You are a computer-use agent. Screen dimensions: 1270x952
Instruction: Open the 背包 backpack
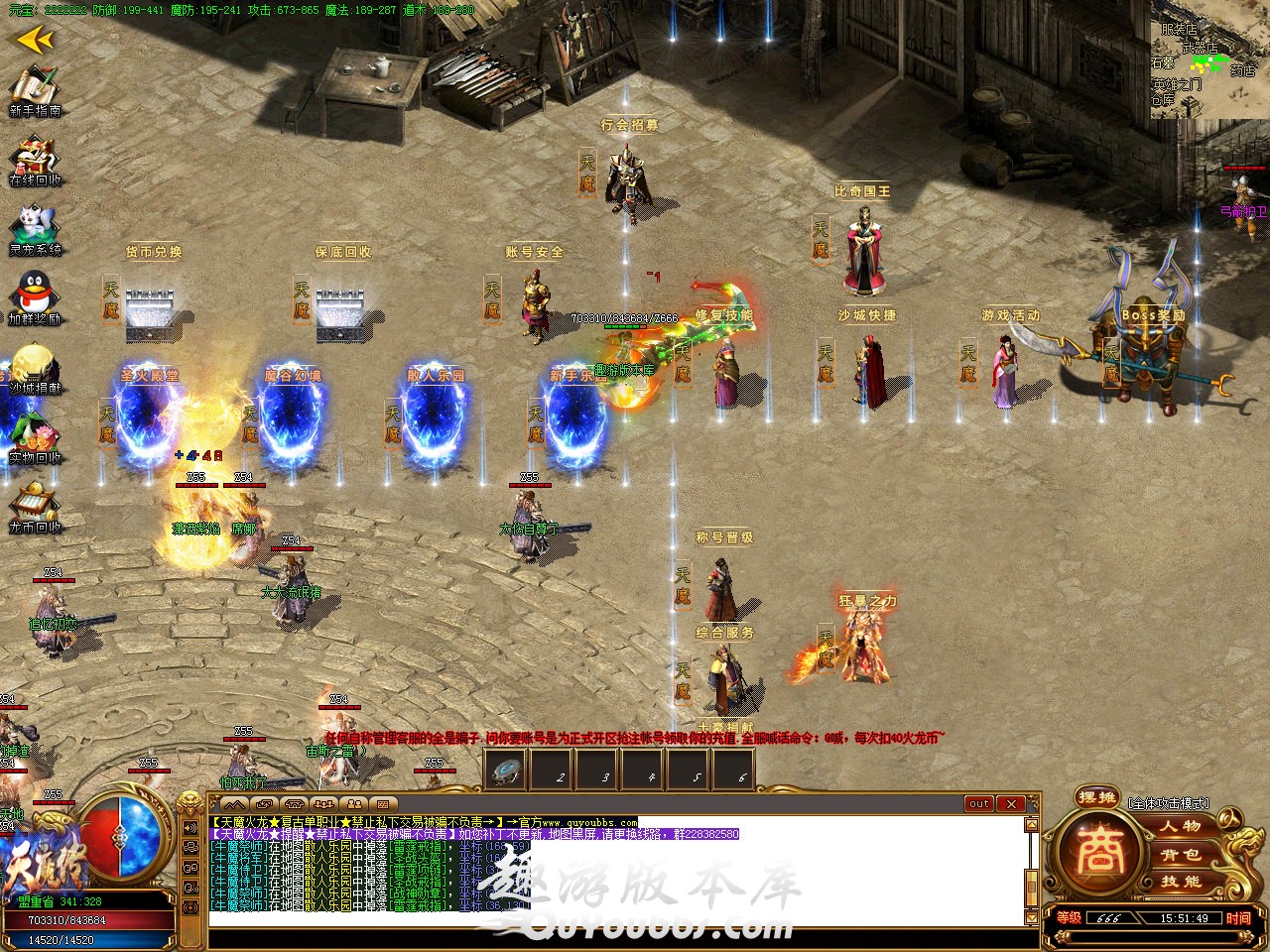point(1181,854)
